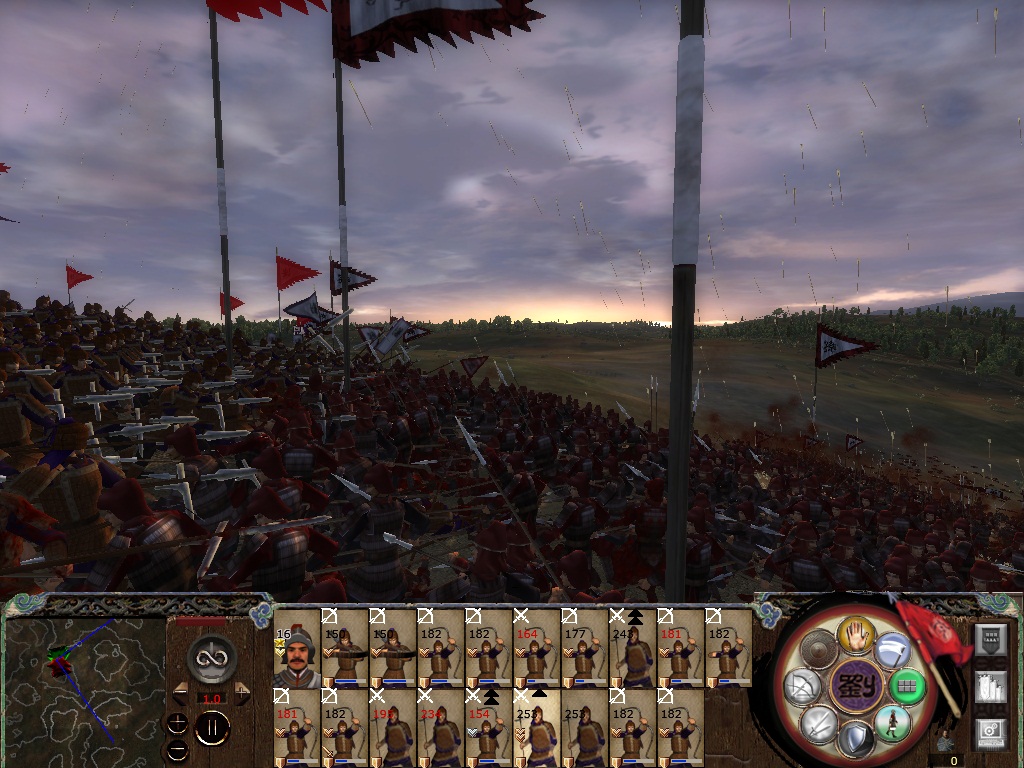Image resolution: width=1024 pixels, height=768 pixels.
Task: Pause the battle with the pause button
Action: pos(212,729)
